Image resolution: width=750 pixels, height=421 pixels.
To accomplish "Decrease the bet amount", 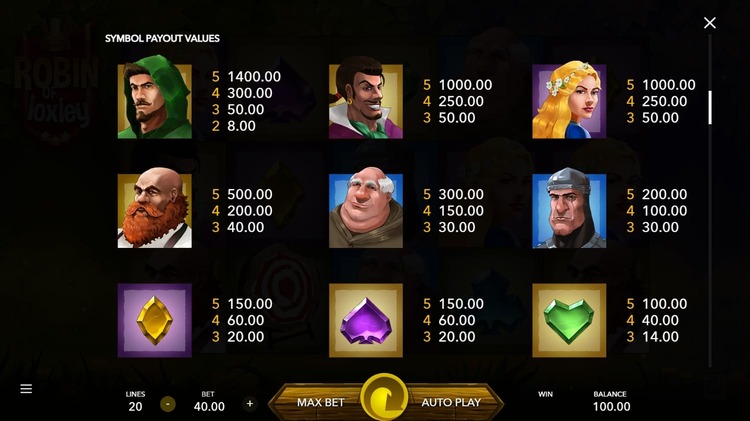I will point(168,404).
